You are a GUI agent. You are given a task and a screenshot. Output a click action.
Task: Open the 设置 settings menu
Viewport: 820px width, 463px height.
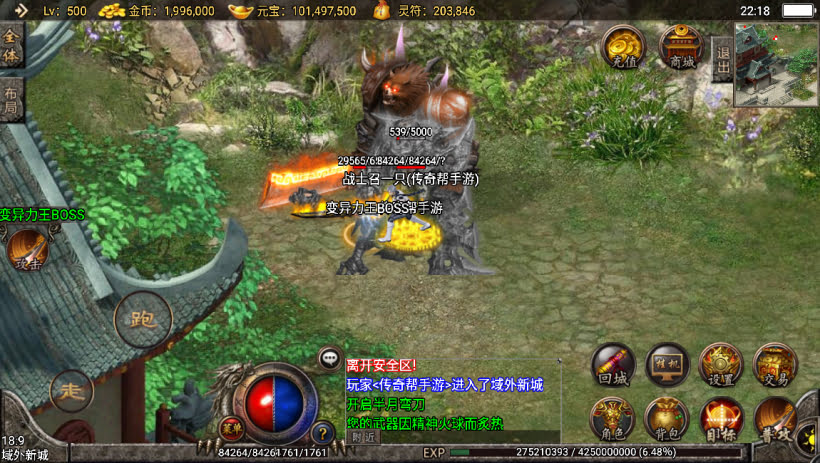point(720,365)
